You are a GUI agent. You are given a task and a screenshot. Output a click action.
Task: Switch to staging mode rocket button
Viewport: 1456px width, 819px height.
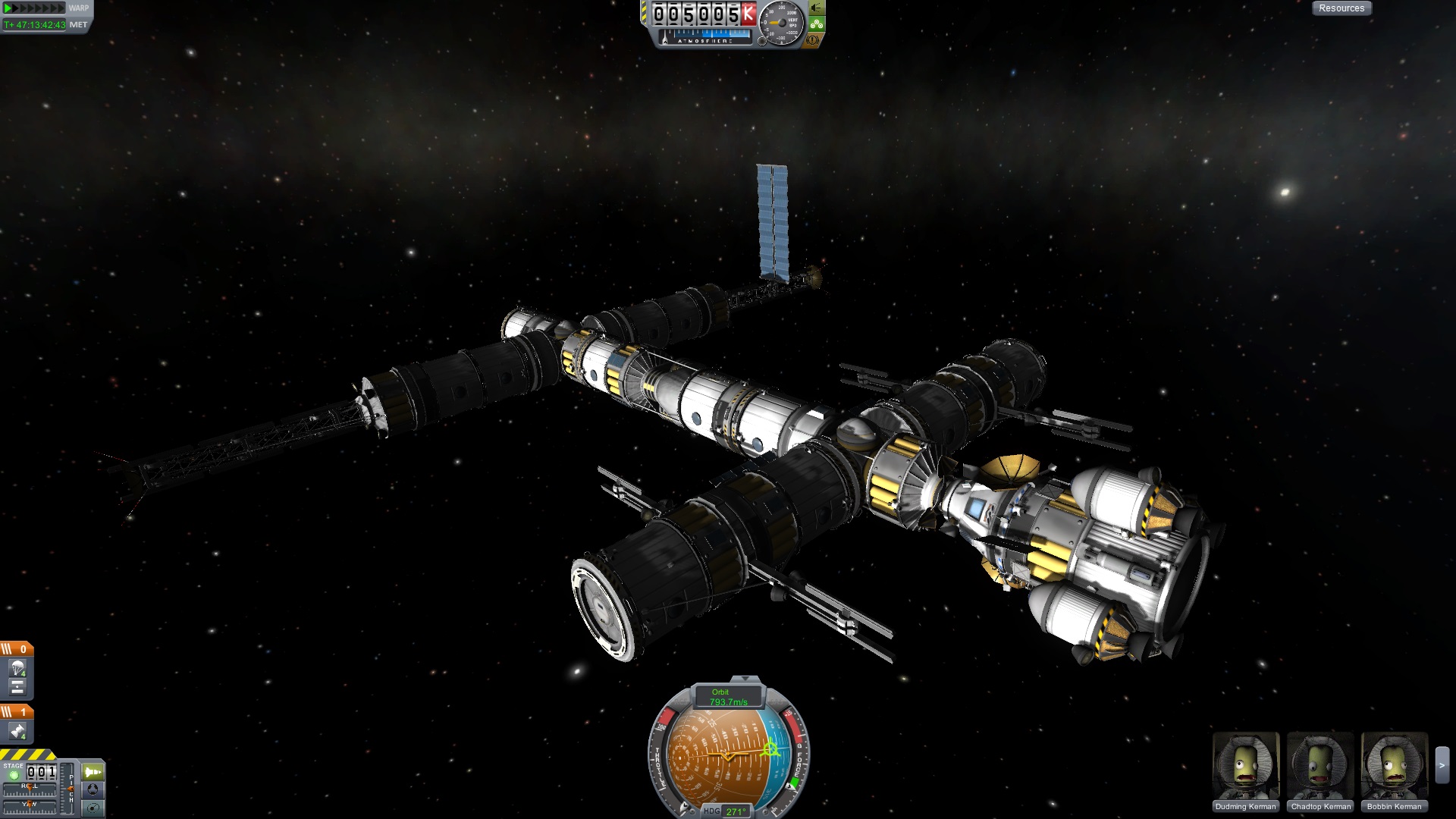click(x=93, y=772)
